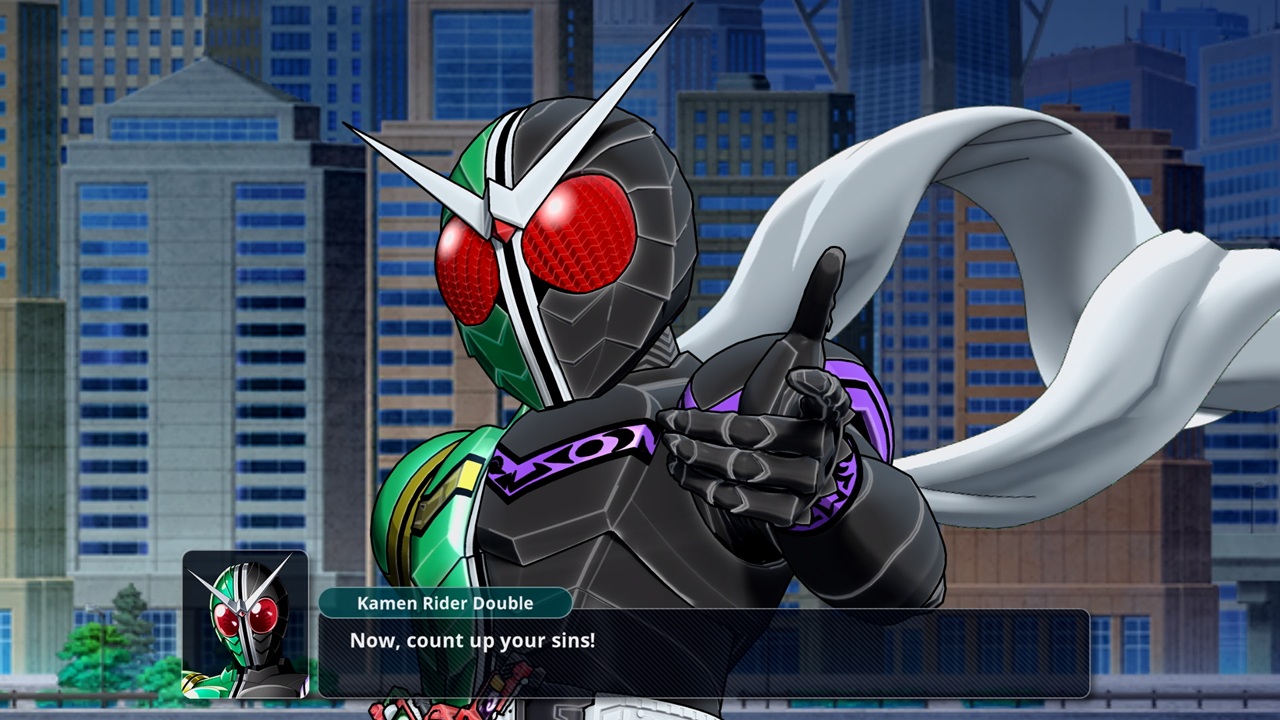Click the Kamen Rider Double name plate
The width and height of the screenshot is (1280, 720).
click(x=446, y=603)
